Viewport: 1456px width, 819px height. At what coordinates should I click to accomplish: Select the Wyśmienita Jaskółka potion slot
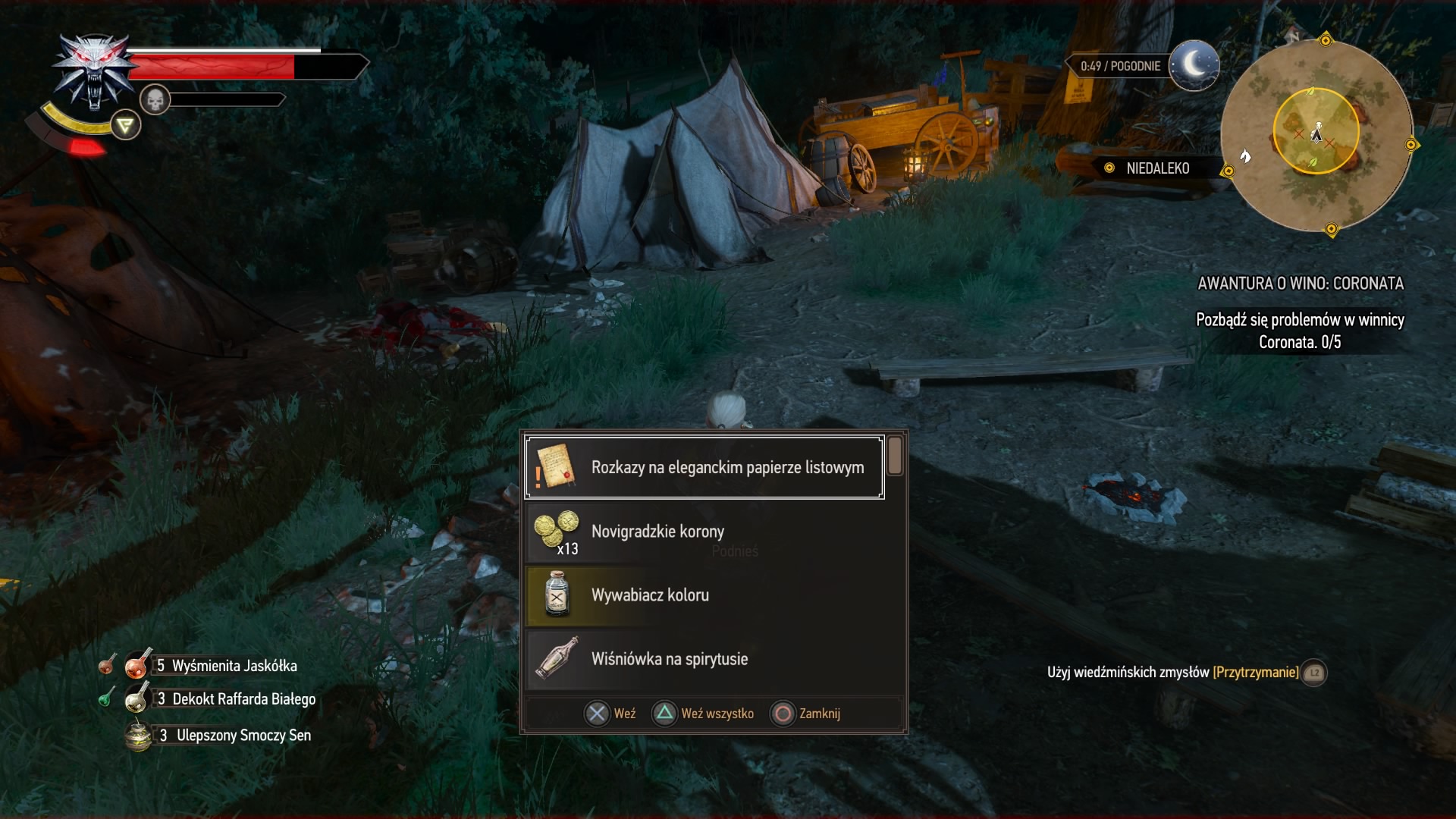pos(220,666)
